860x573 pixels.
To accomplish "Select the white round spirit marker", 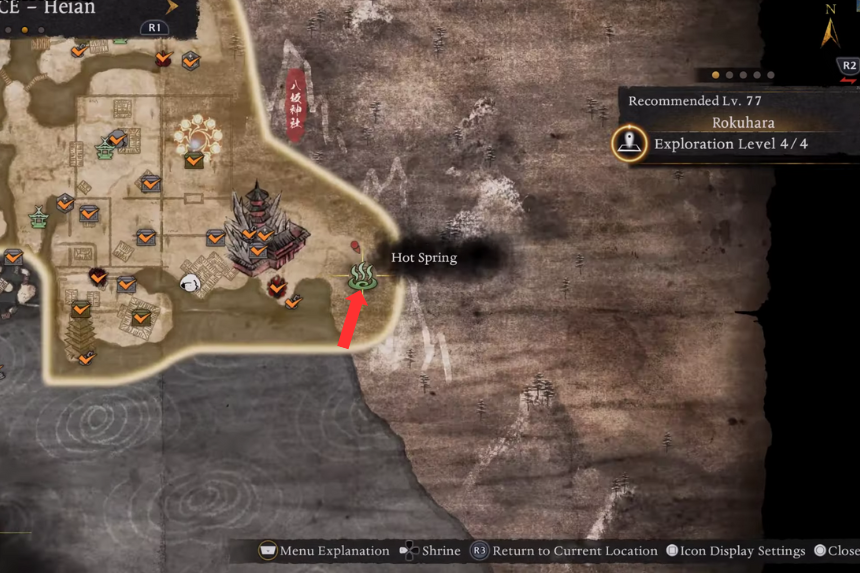I will [x=189, y=284].
